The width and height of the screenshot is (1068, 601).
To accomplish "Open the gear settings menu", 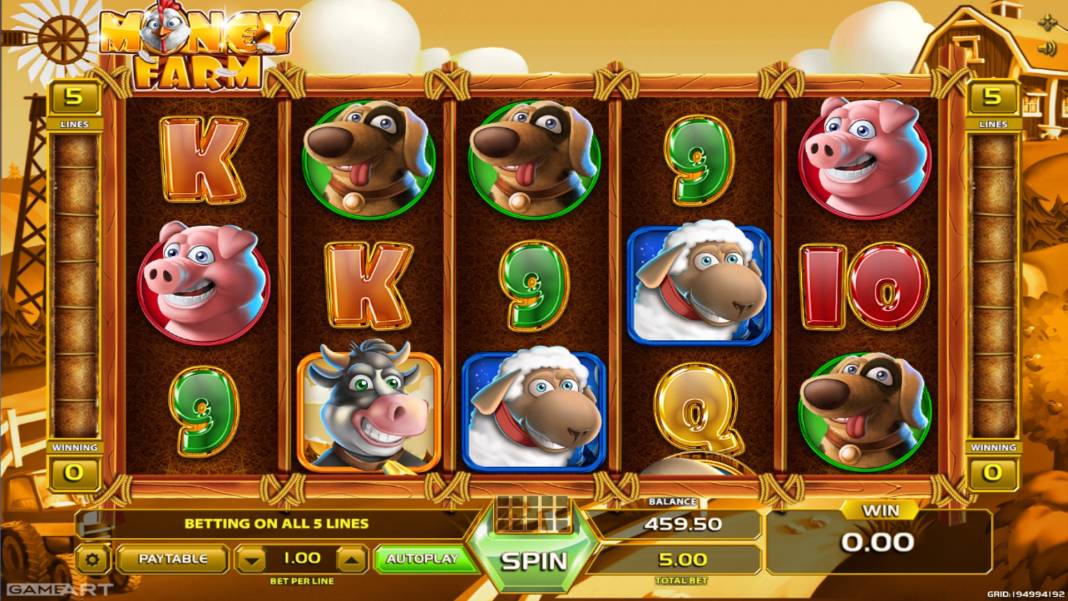I will pos(93,559).
